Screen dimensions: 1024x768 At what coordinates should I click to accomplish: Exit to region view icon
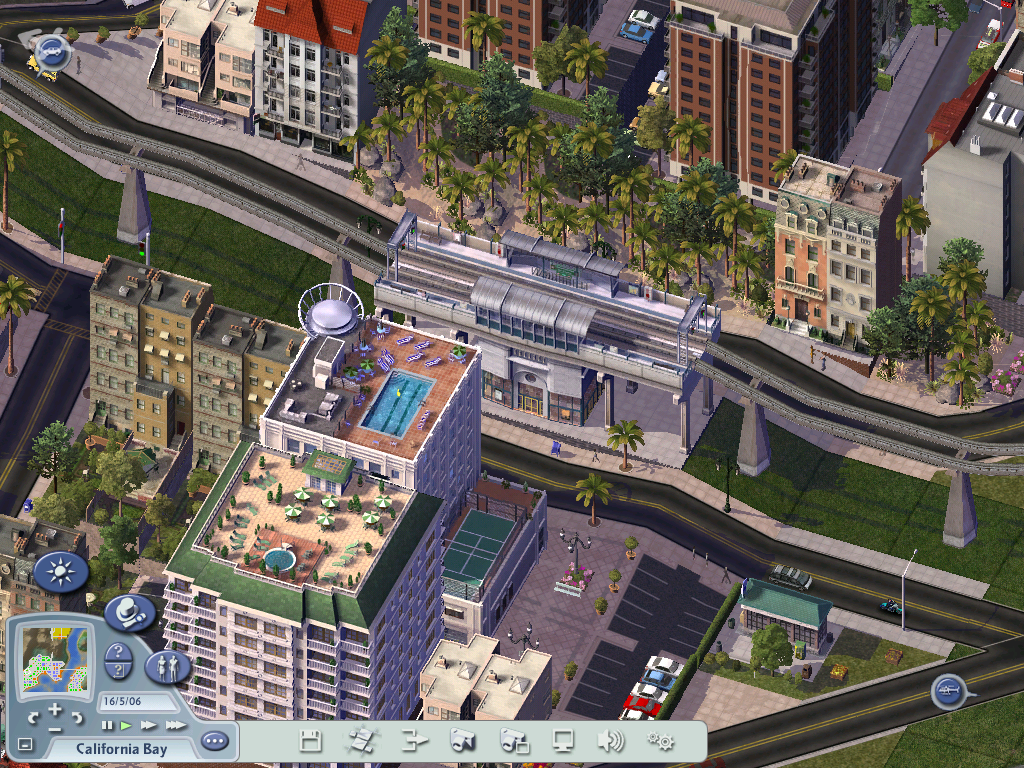(360, 741)
